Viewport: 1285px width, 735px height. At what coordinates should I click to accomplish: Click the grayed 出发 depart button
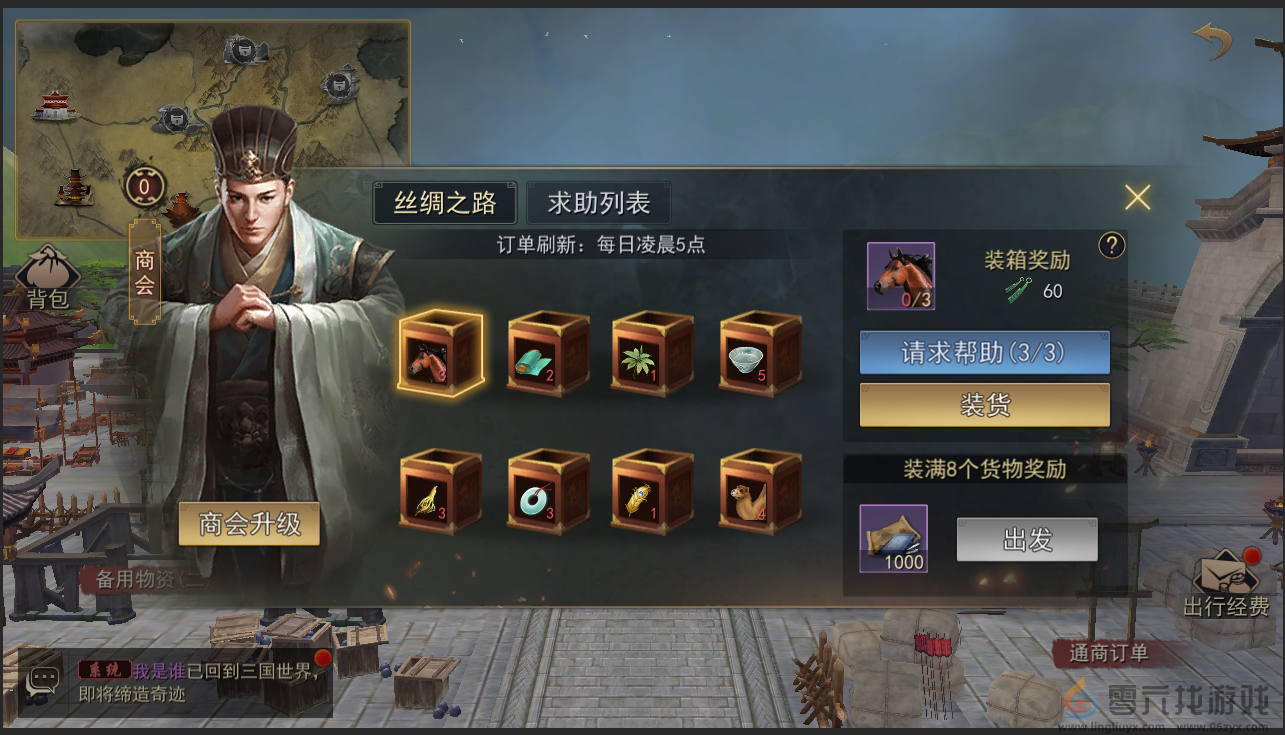(1026, 539)
